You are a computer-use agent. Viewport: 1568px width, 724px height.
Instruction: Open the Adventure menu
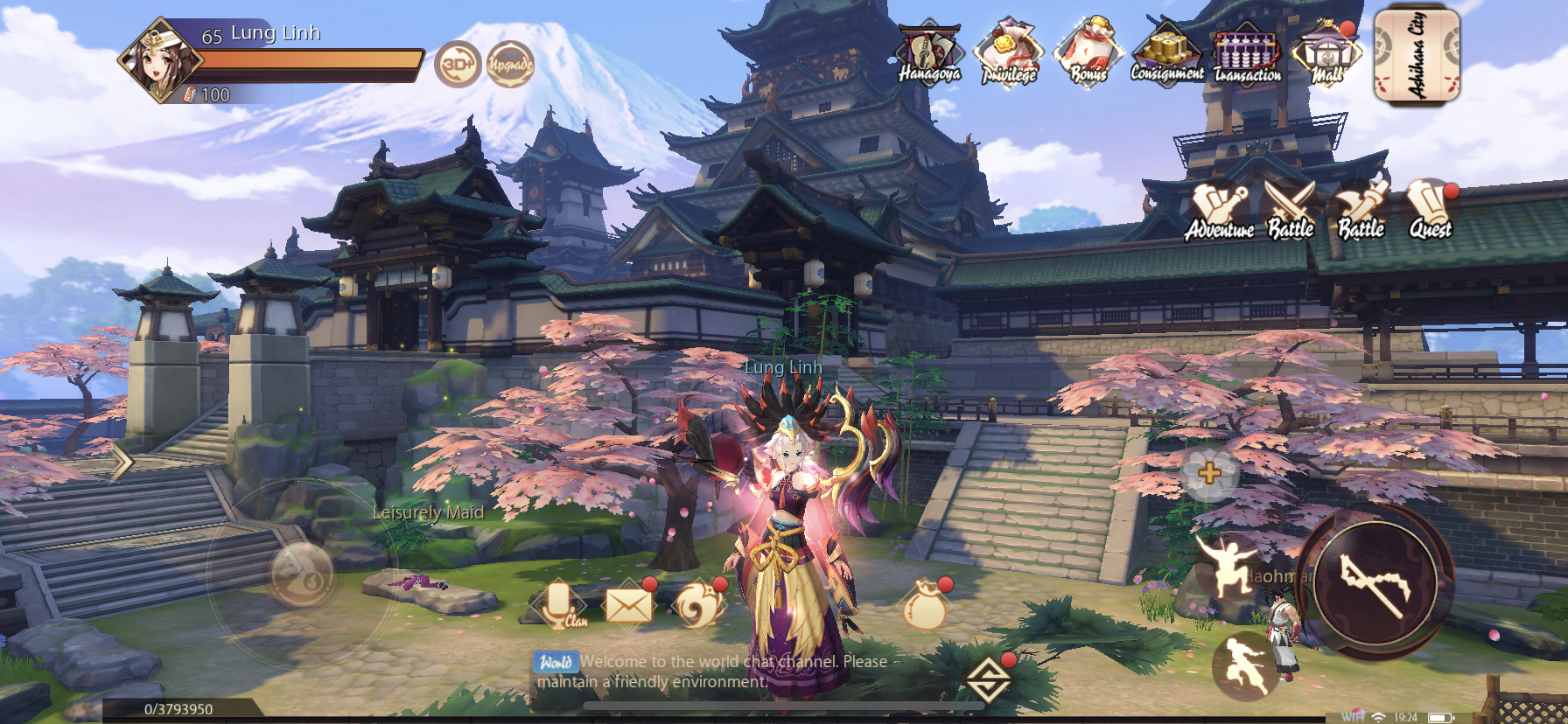(1219, 212)
